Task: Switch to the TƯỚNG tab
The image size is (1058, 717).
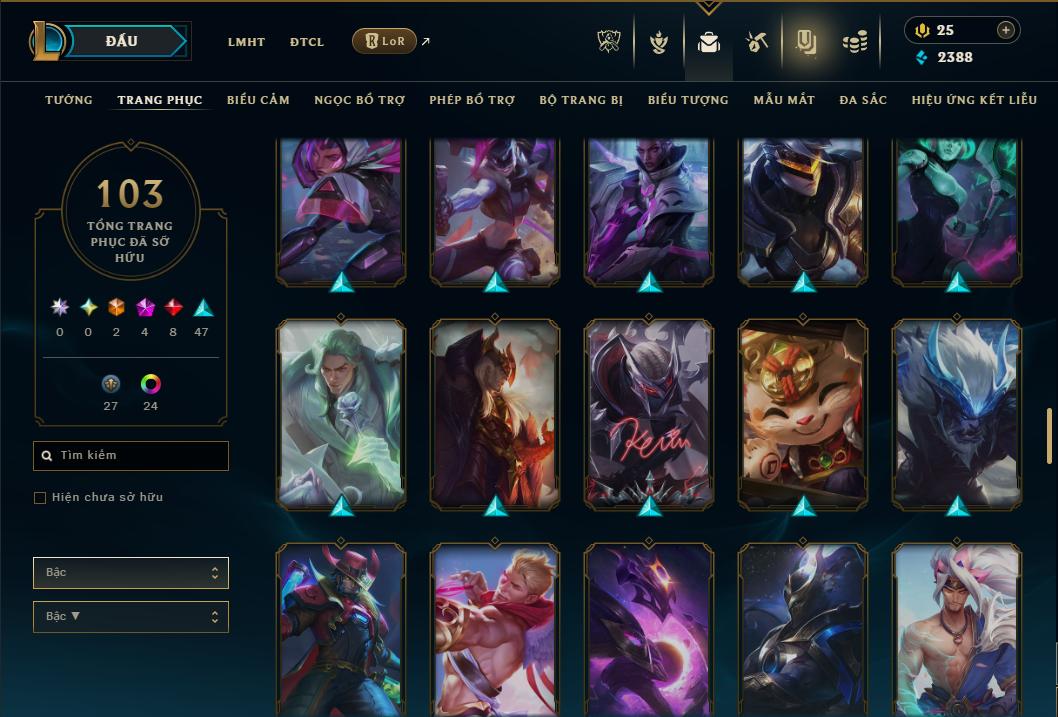Action: pos(69,100)
